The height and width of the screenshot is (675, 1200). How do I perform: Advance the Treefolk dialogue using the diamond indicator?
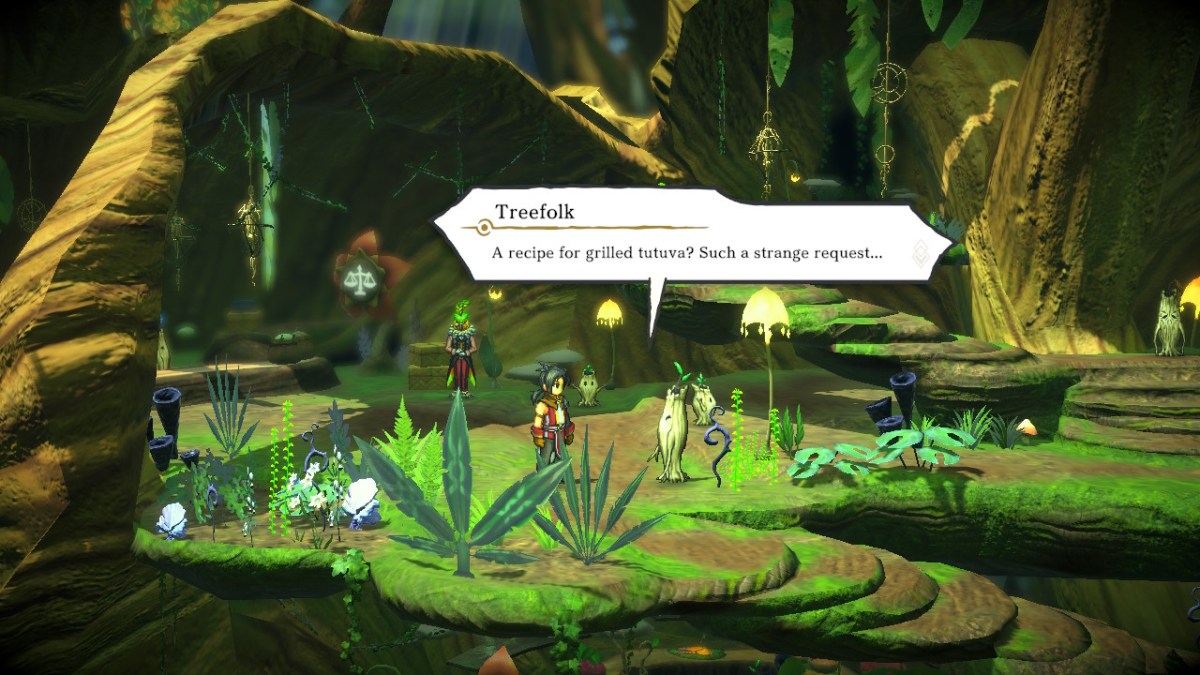pyautogui.click(x=920, y=254)
